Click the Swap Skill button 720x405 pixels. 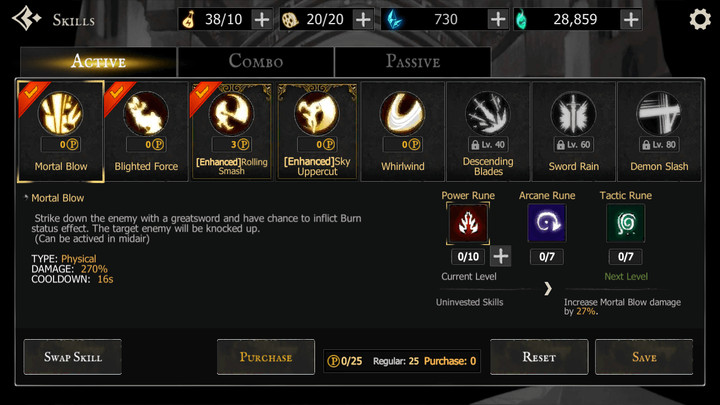pyautogui.click(x=71, y=357)
